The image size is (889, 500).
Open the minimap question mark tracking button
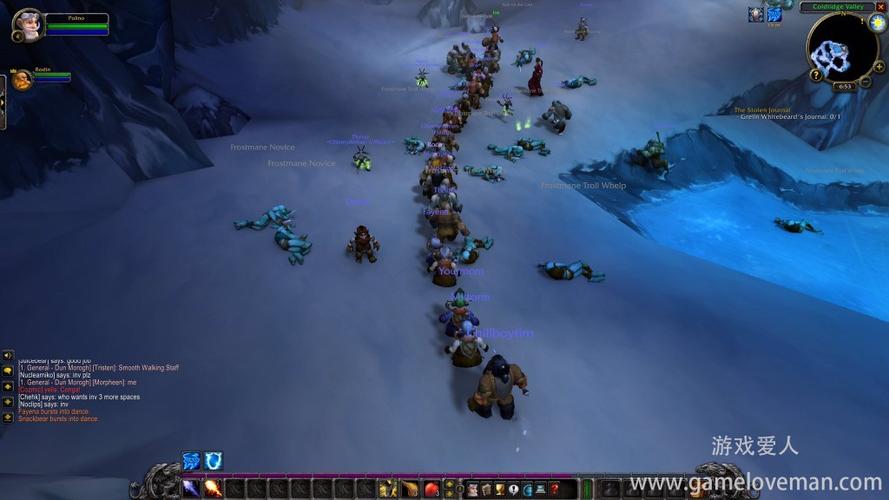[816, 75]
